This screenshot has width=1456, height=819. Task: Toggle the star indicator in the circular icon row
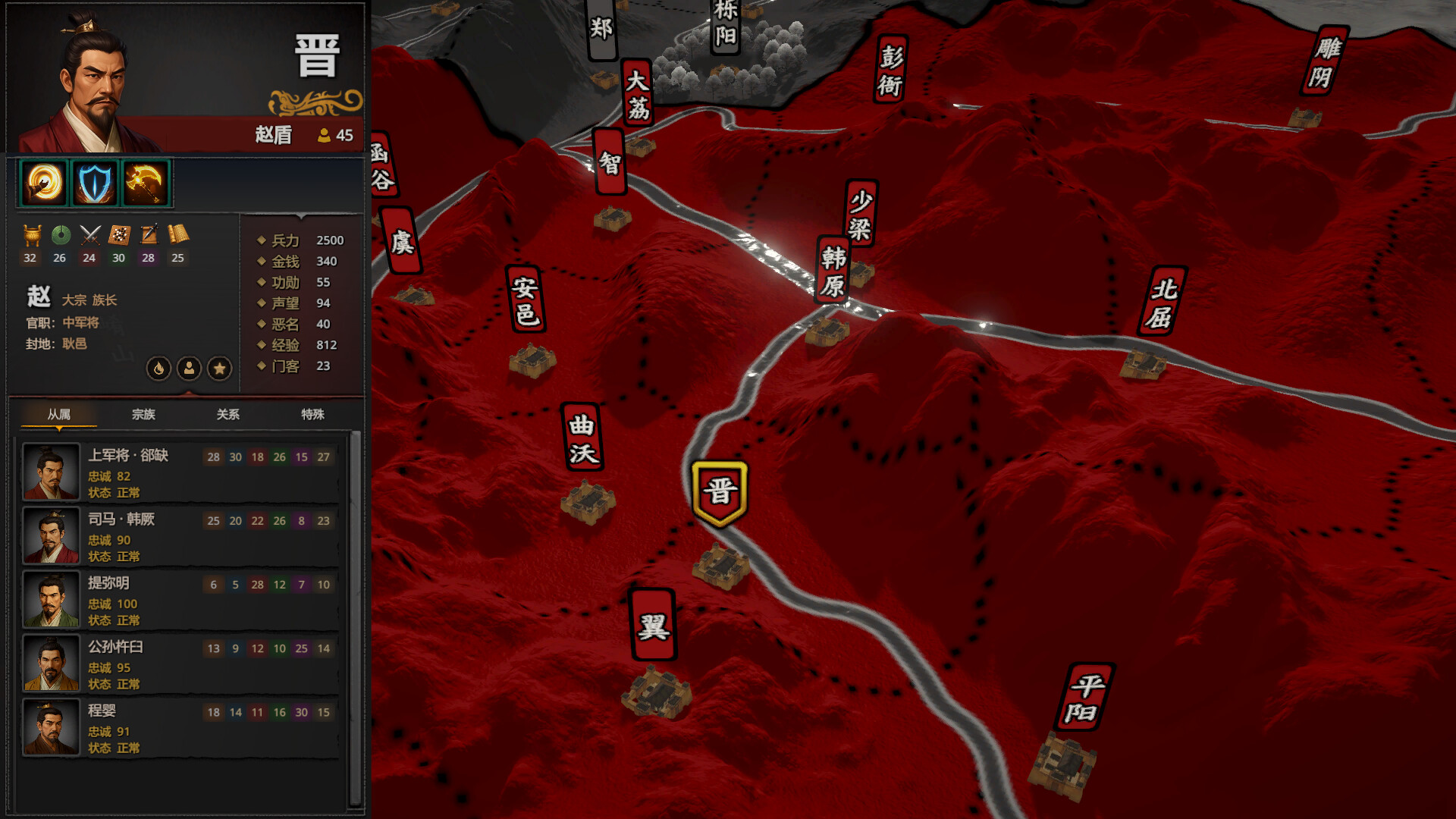219,369
